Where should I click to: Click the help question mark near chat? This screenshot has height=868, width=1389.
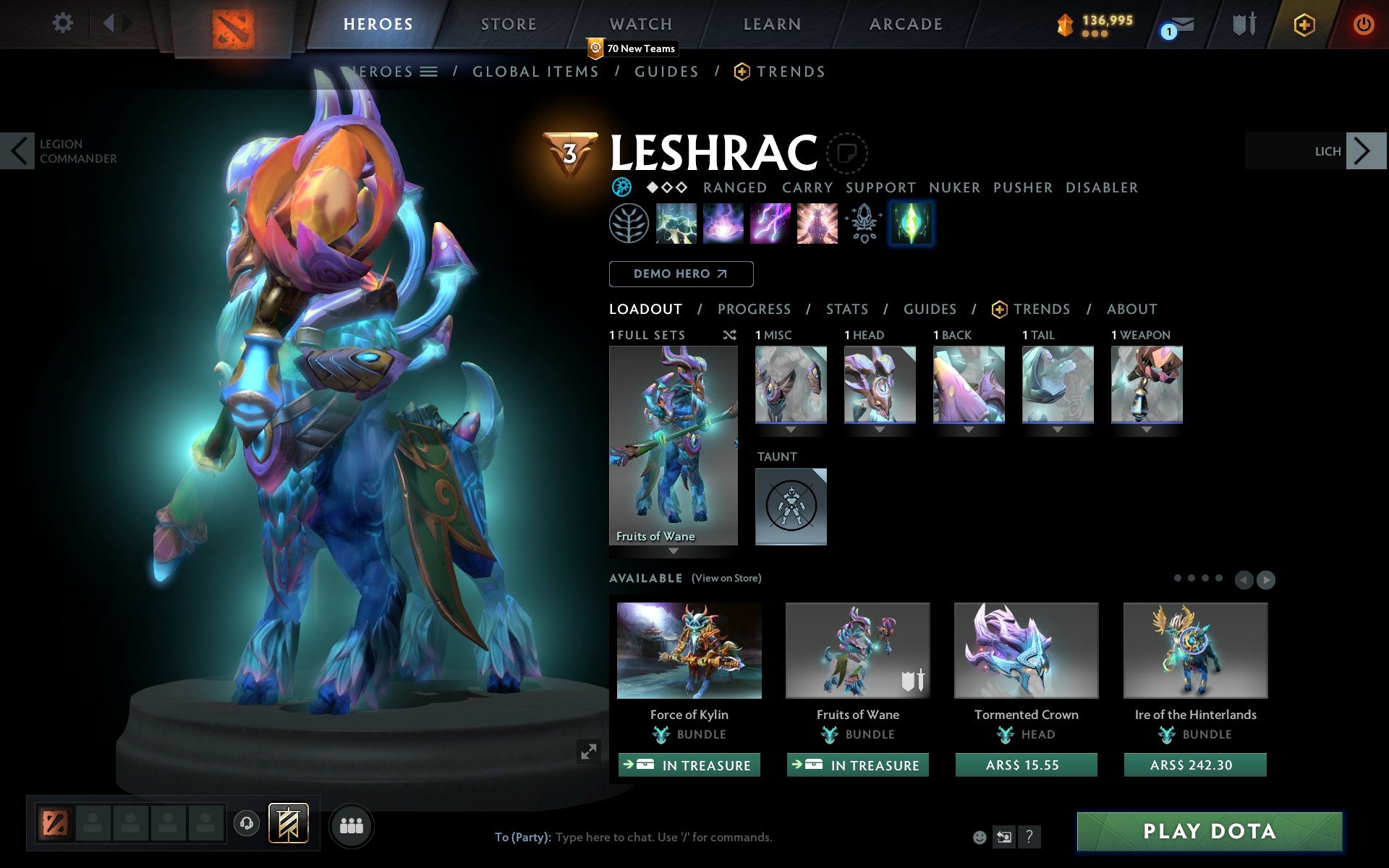(x=1030, y=836)
